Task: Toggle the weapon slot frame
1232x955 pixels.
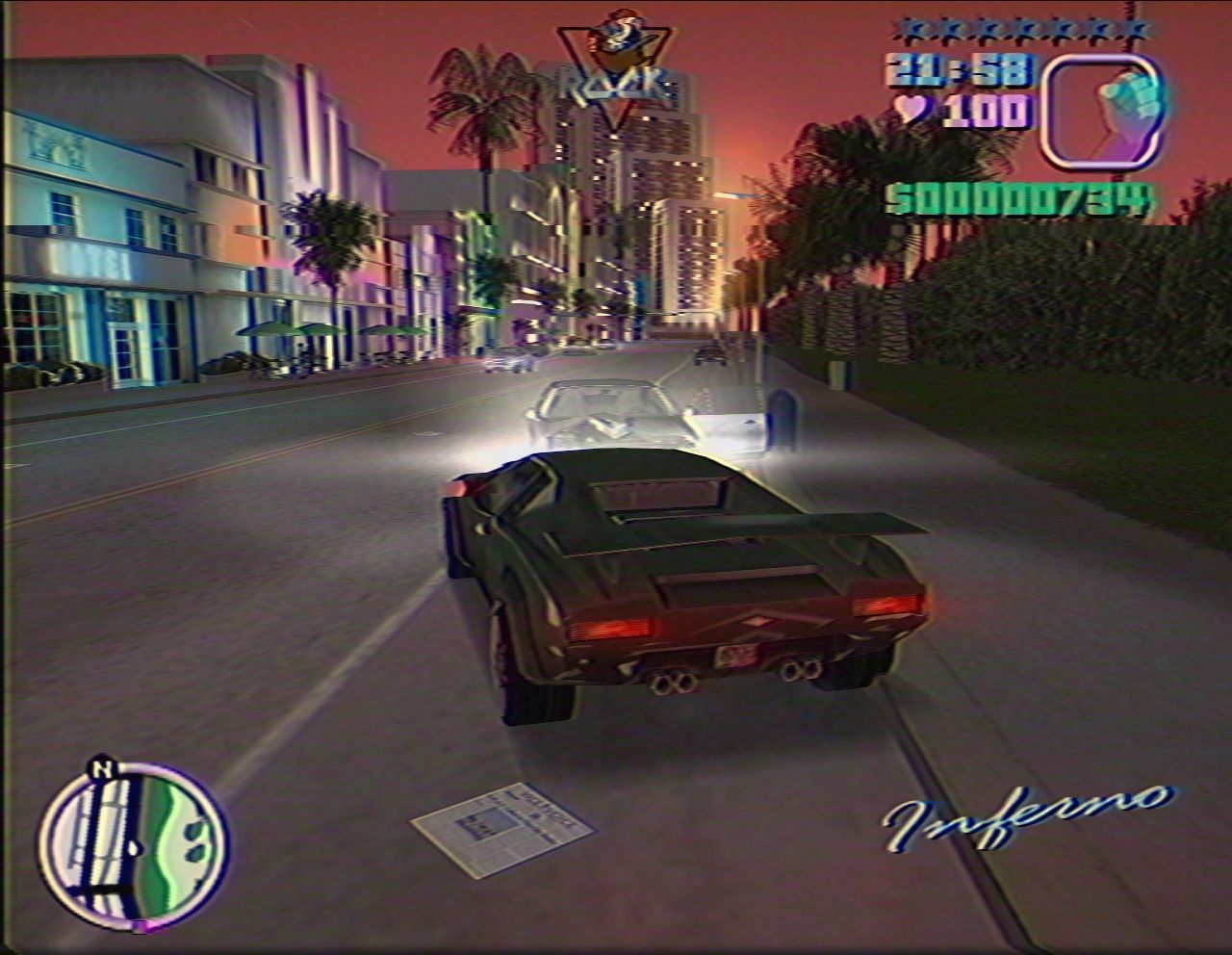Action: [1103, 114]
